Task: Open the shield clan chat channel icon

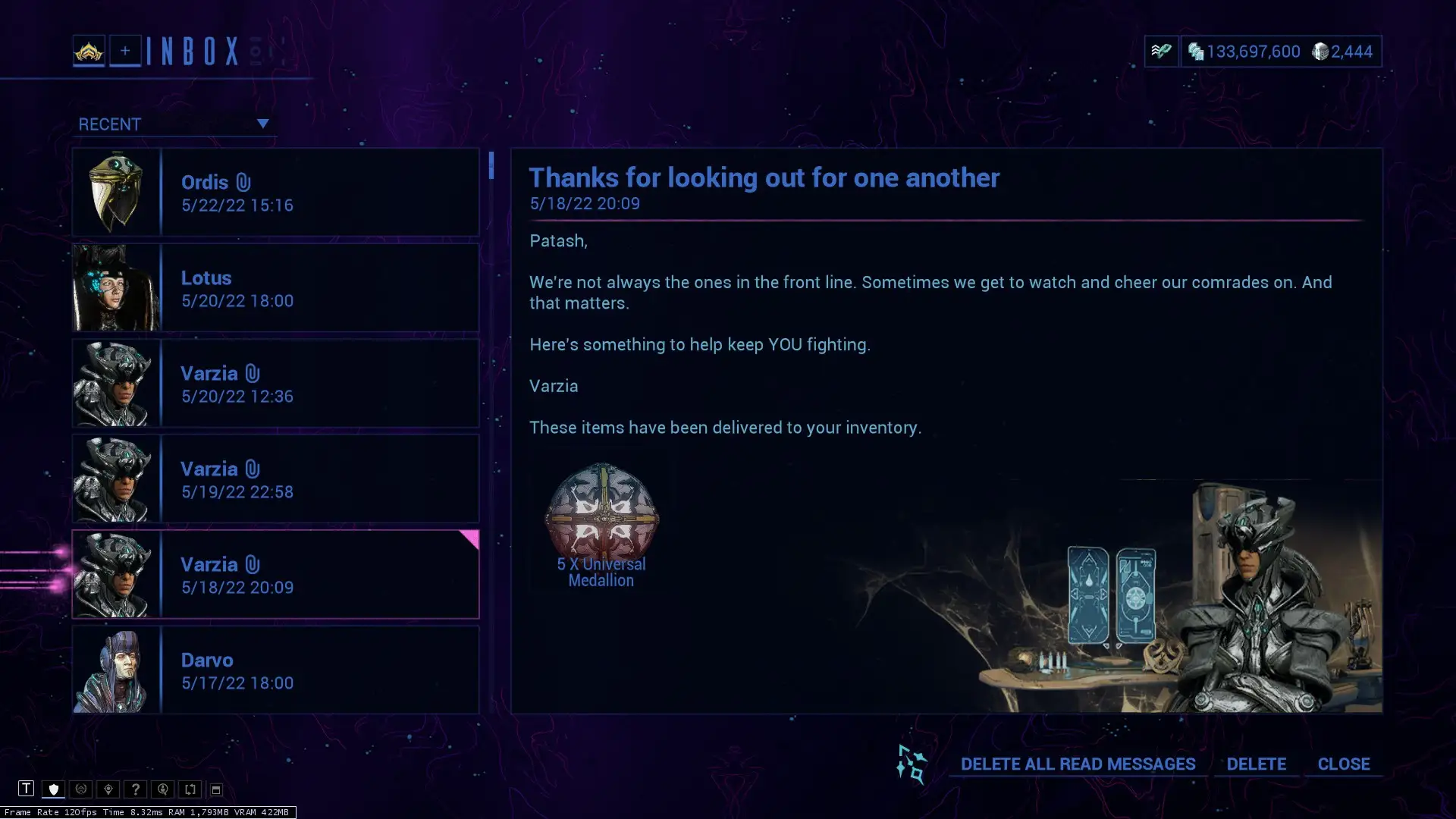Action: [53, 789]
